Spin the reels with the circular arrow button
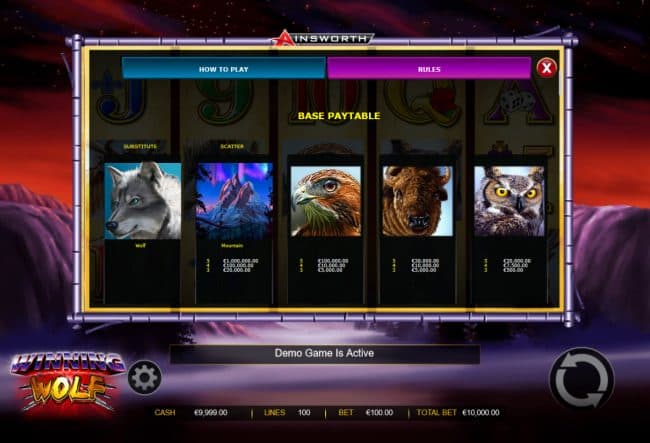The height and width of the screenshot is (443, 650). coord(581,379)
